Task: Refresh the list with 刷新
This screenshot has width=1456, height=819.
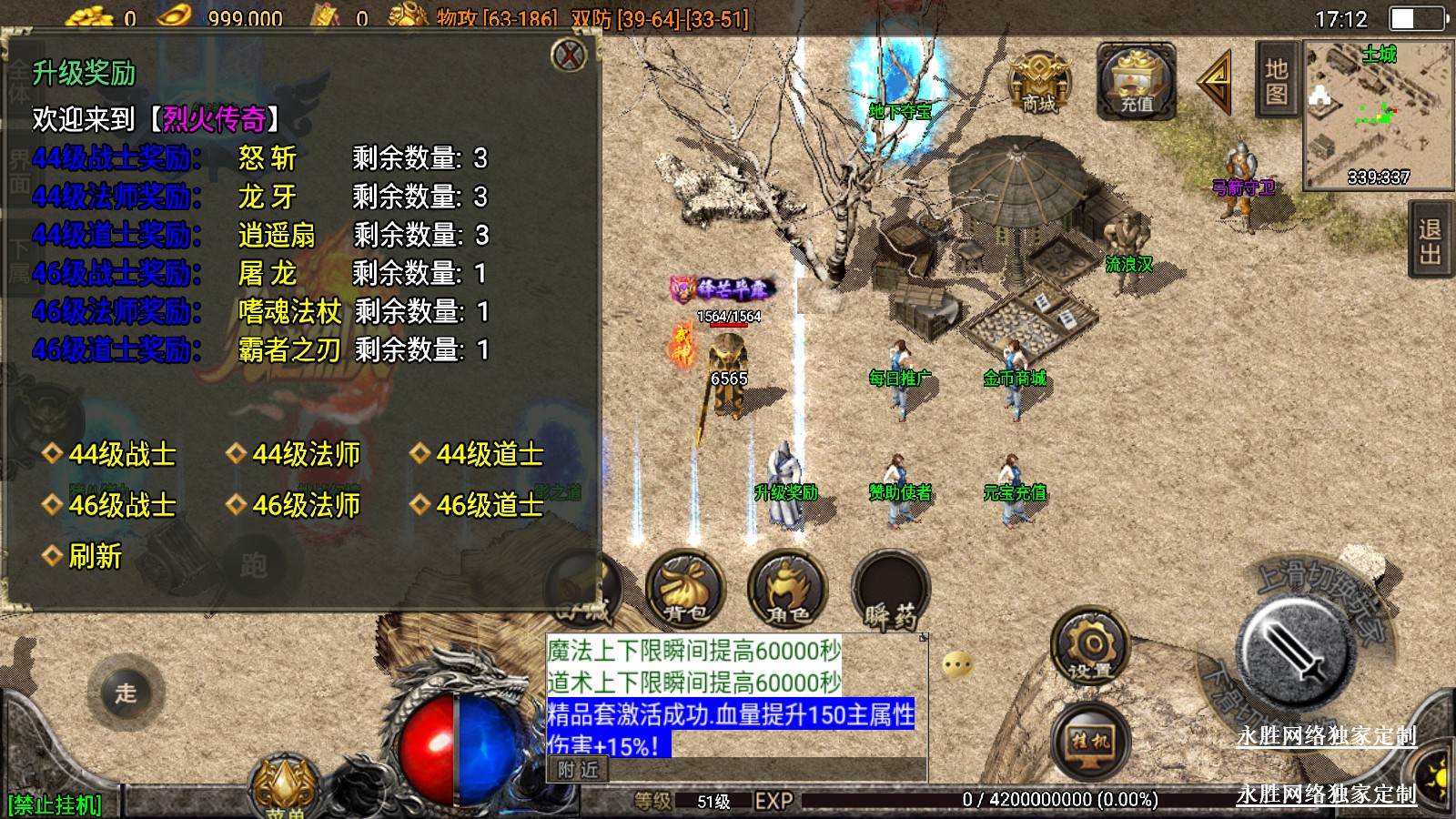Action: 94,556
